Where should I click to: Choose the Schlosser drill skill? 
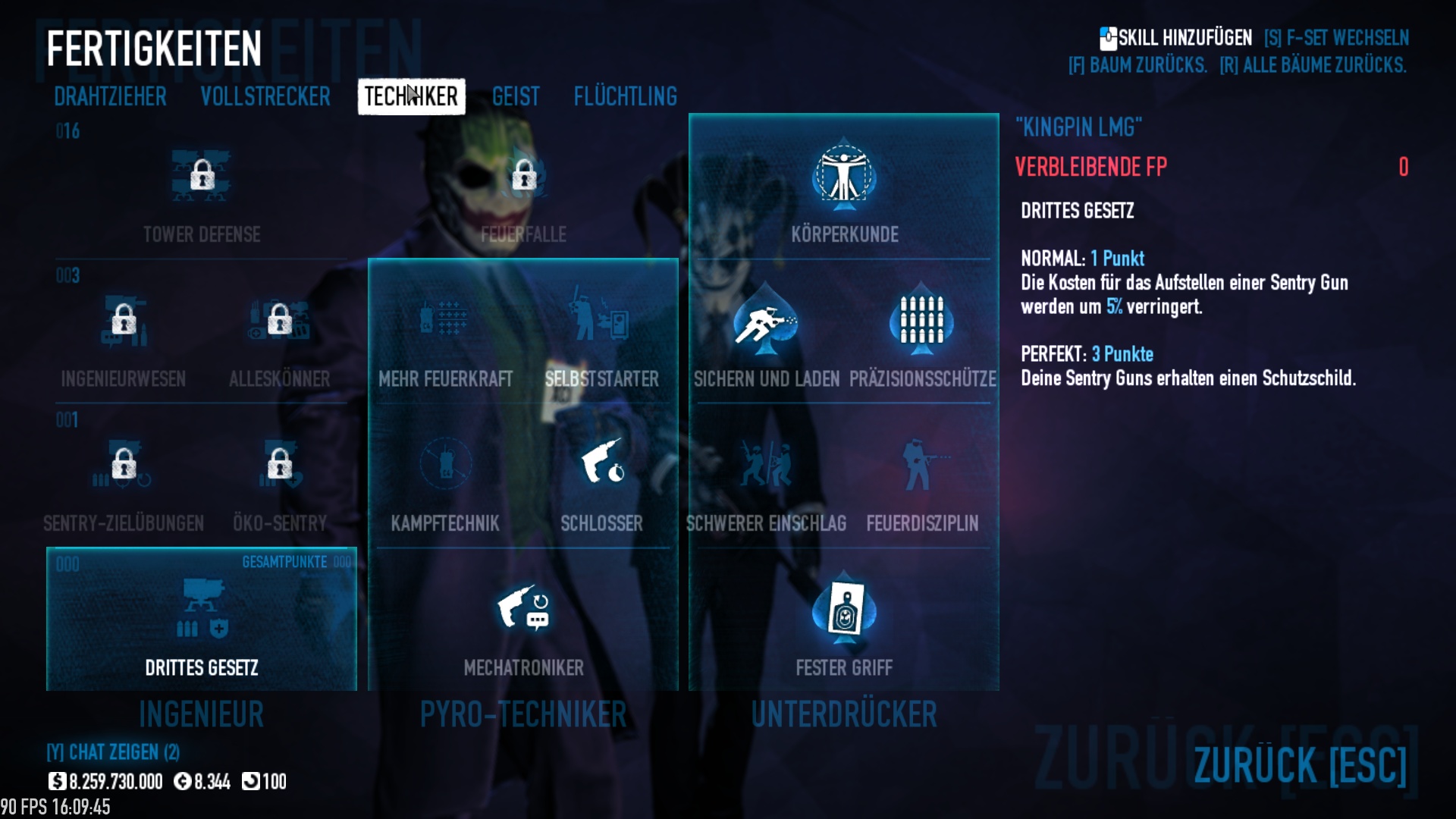(601, 464)
